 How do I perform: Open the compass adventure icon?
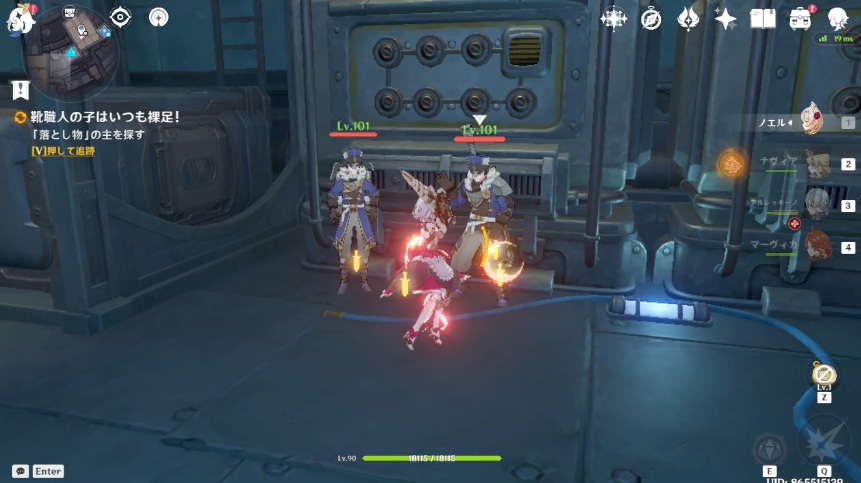[x=651, y=18]
